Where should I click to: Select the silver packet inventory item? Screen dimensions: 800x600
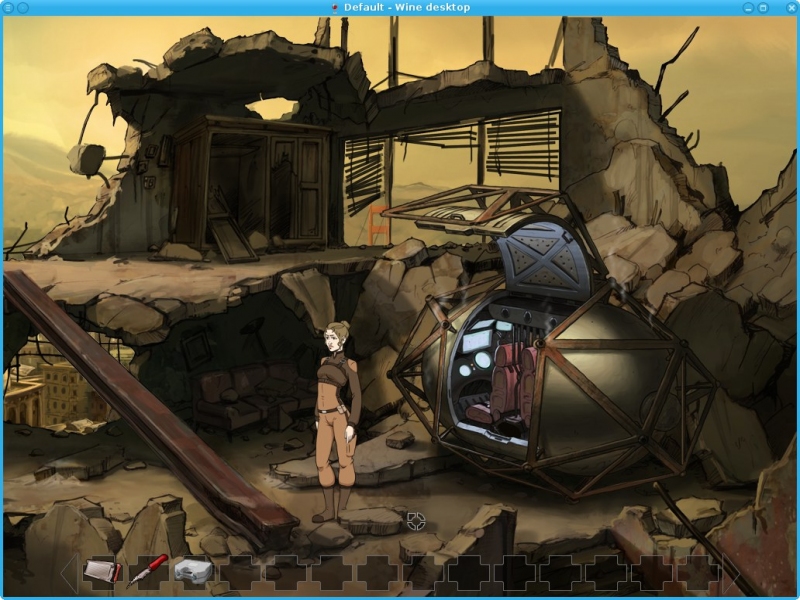[103, 571]
